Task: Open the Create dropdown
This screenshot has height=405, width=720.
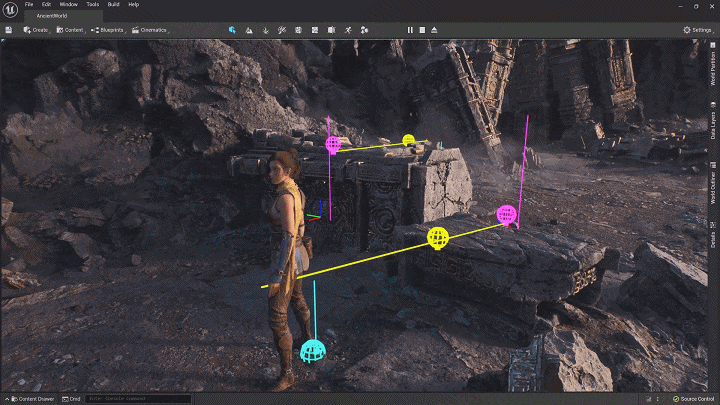Action: (36, 31)
